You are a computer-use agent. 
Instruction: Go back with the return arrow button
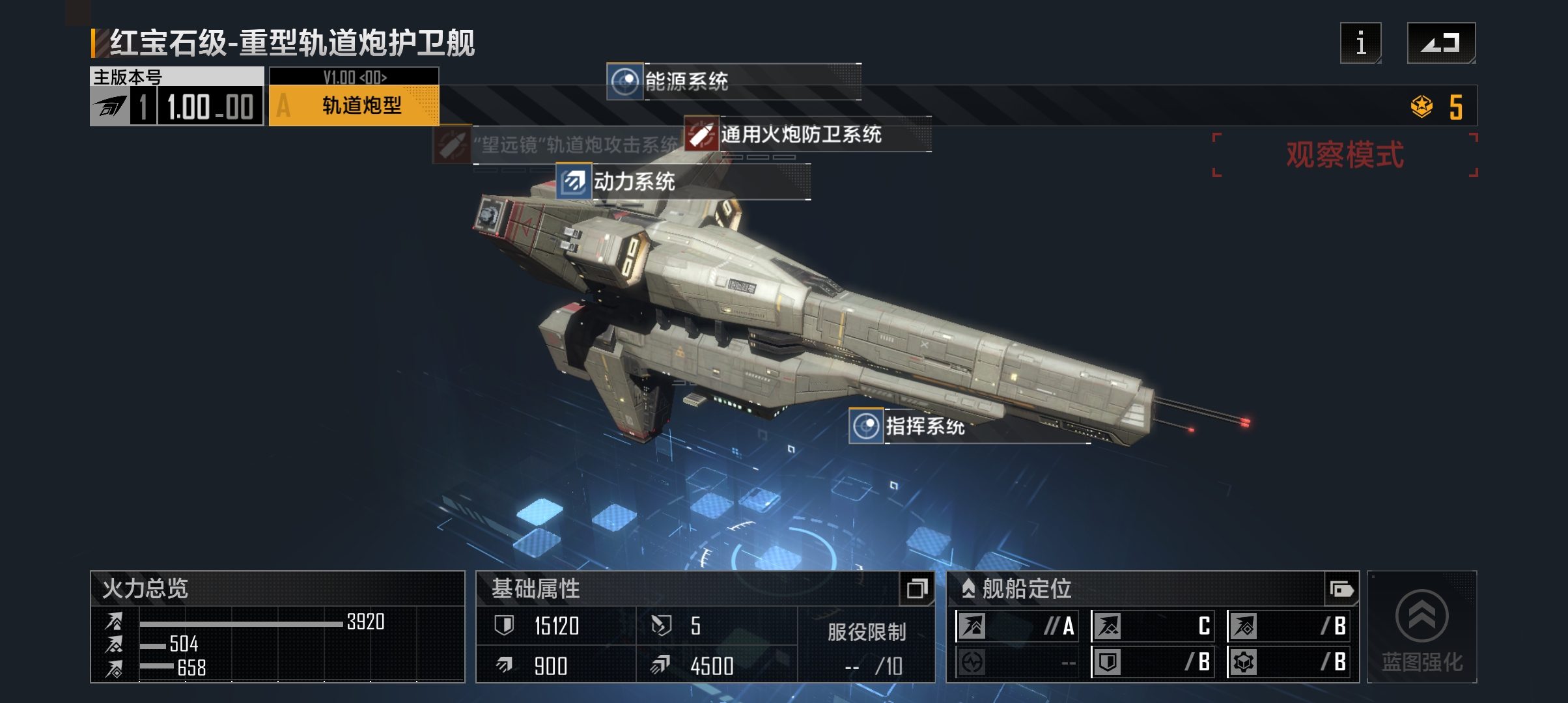point(1440,43)
